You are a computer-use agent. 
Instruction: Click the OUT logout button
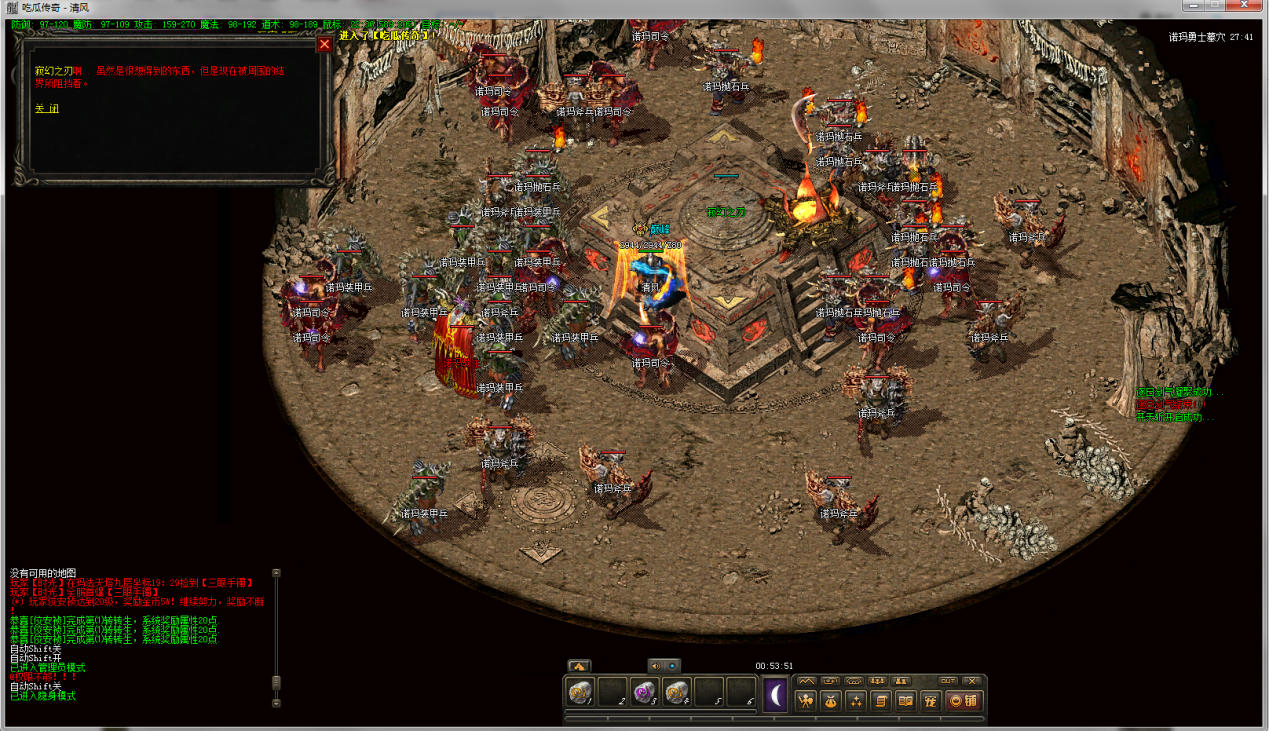948,681
